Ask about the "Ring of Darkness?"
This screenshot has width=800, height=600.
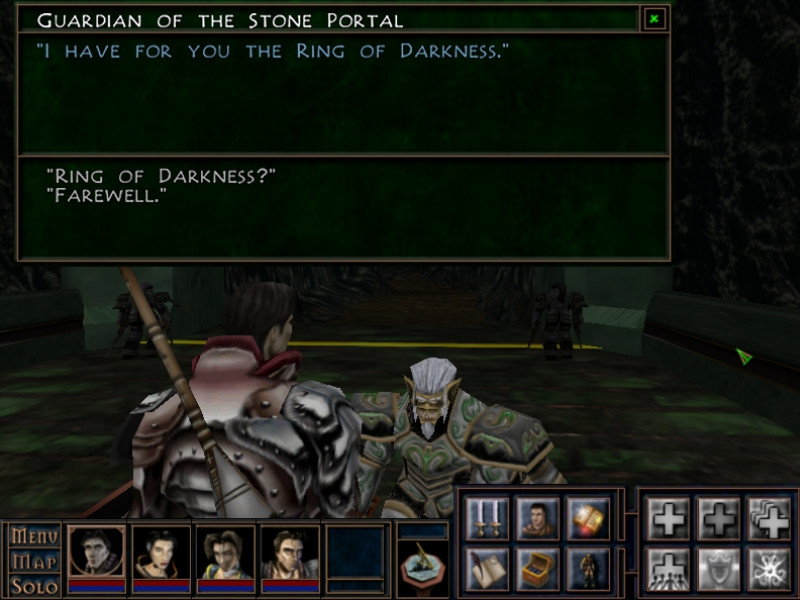point(160,177)
